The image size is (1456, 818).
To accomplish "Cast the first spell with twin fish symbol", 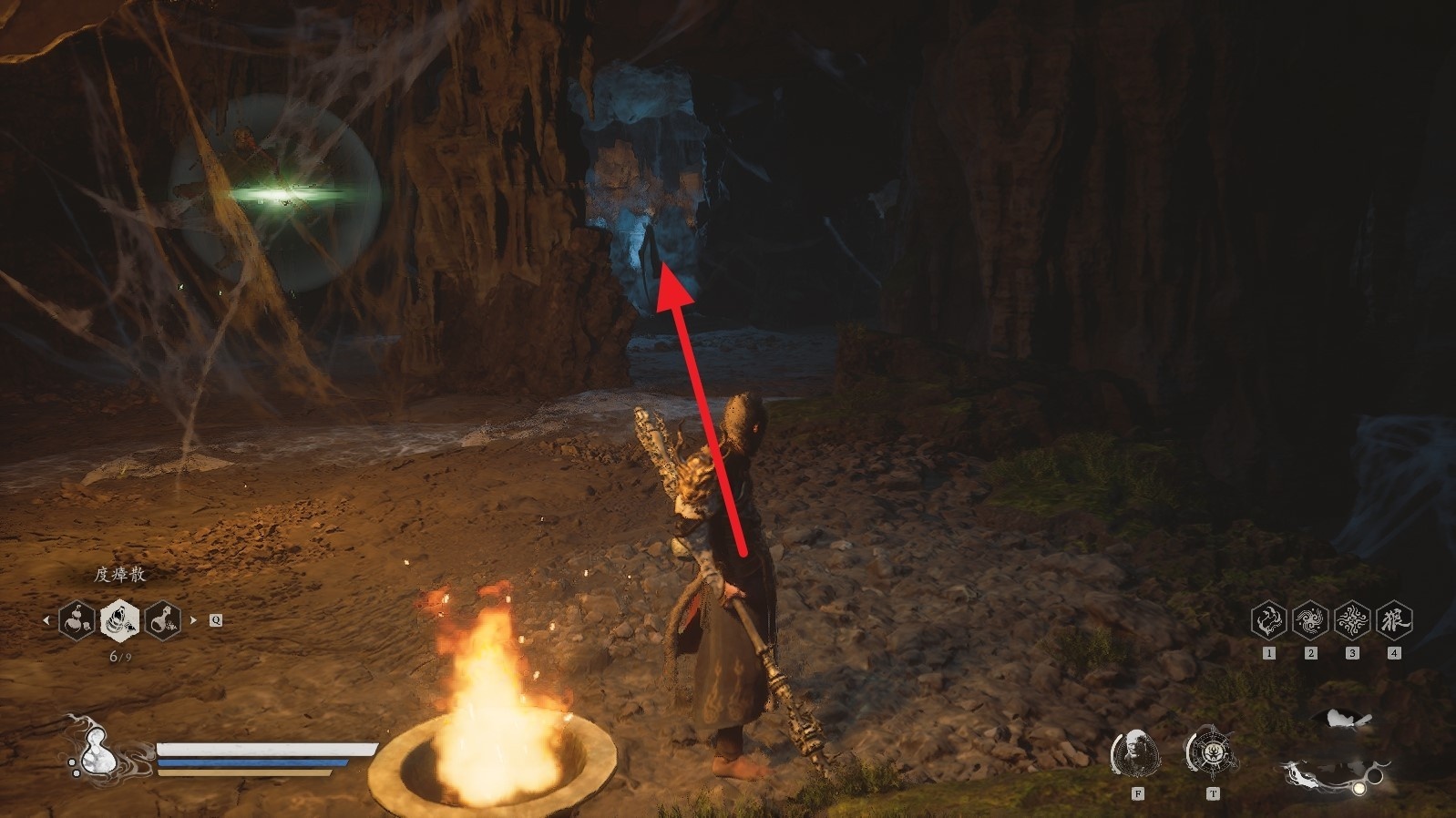I will pyautogui.click(x=1268, y=620).
